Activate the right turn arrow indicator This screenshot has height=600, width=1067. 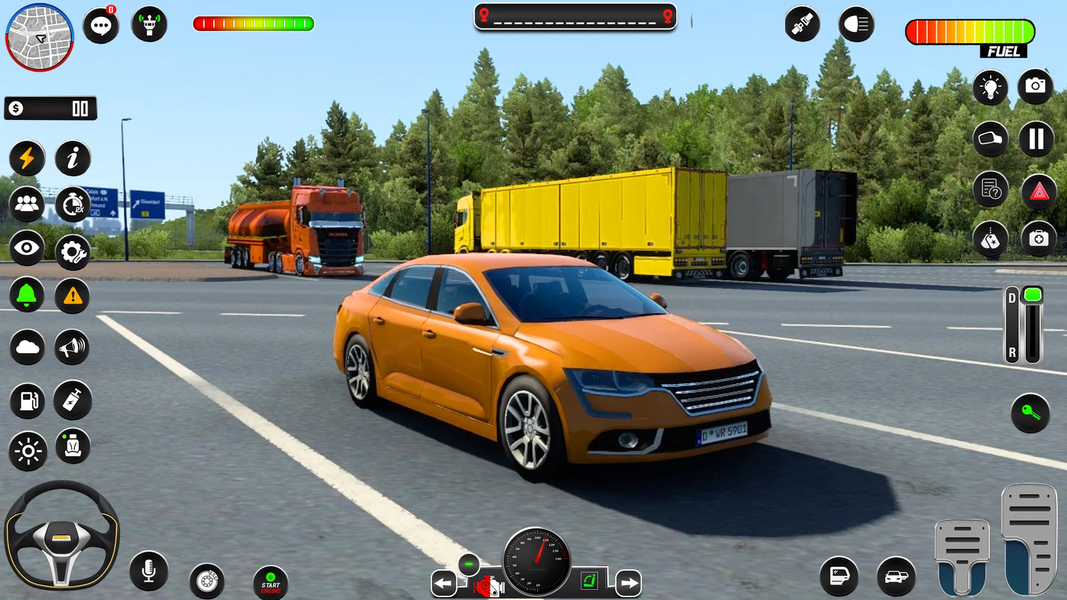[628, 583]
